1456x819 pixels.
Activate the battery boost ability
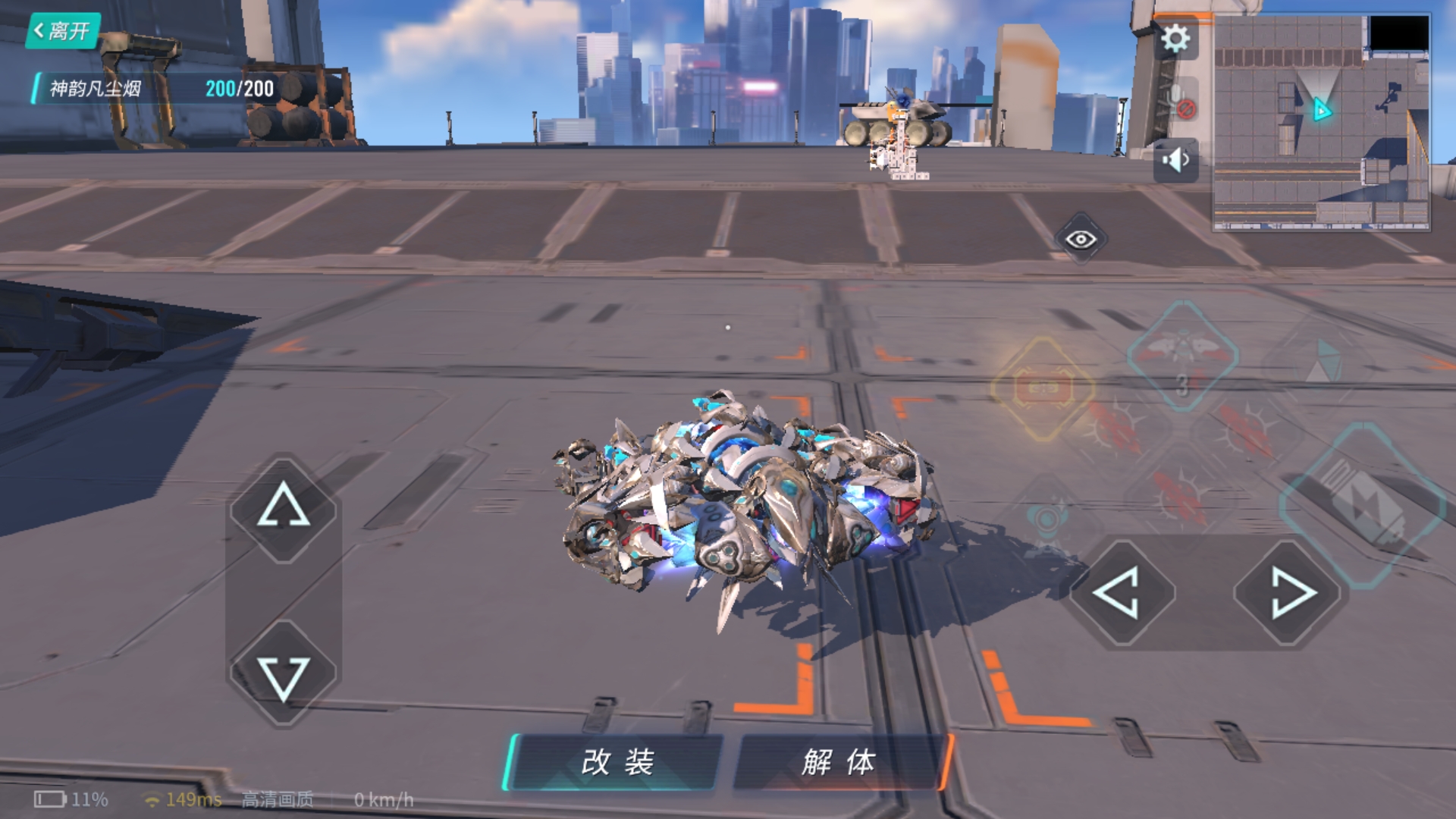(1363, 504)
